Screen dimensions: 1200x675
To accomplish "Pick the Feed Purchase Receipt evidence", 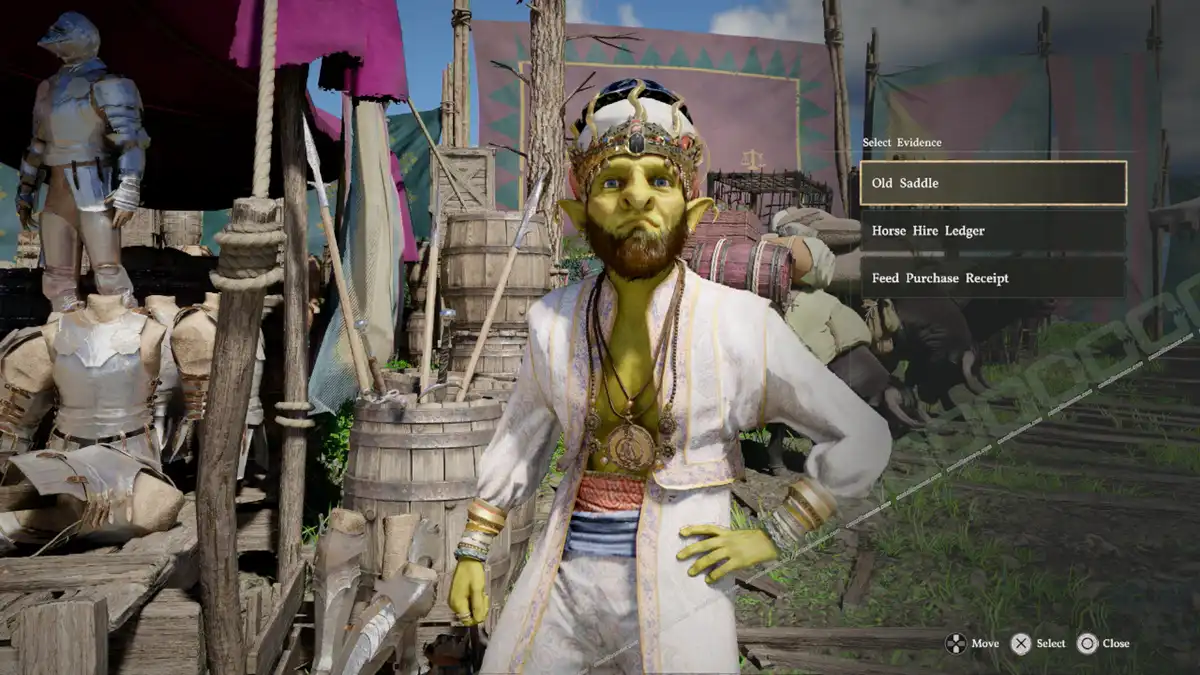I will [992, 278].
